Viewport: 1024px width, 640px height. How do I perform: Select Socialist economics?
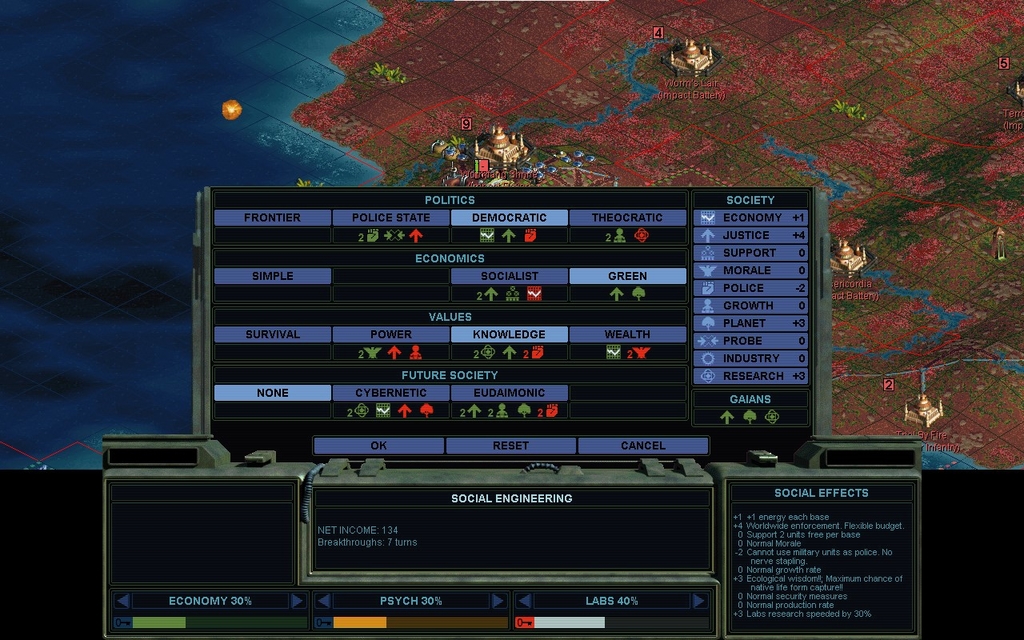[x=509, y=276]
